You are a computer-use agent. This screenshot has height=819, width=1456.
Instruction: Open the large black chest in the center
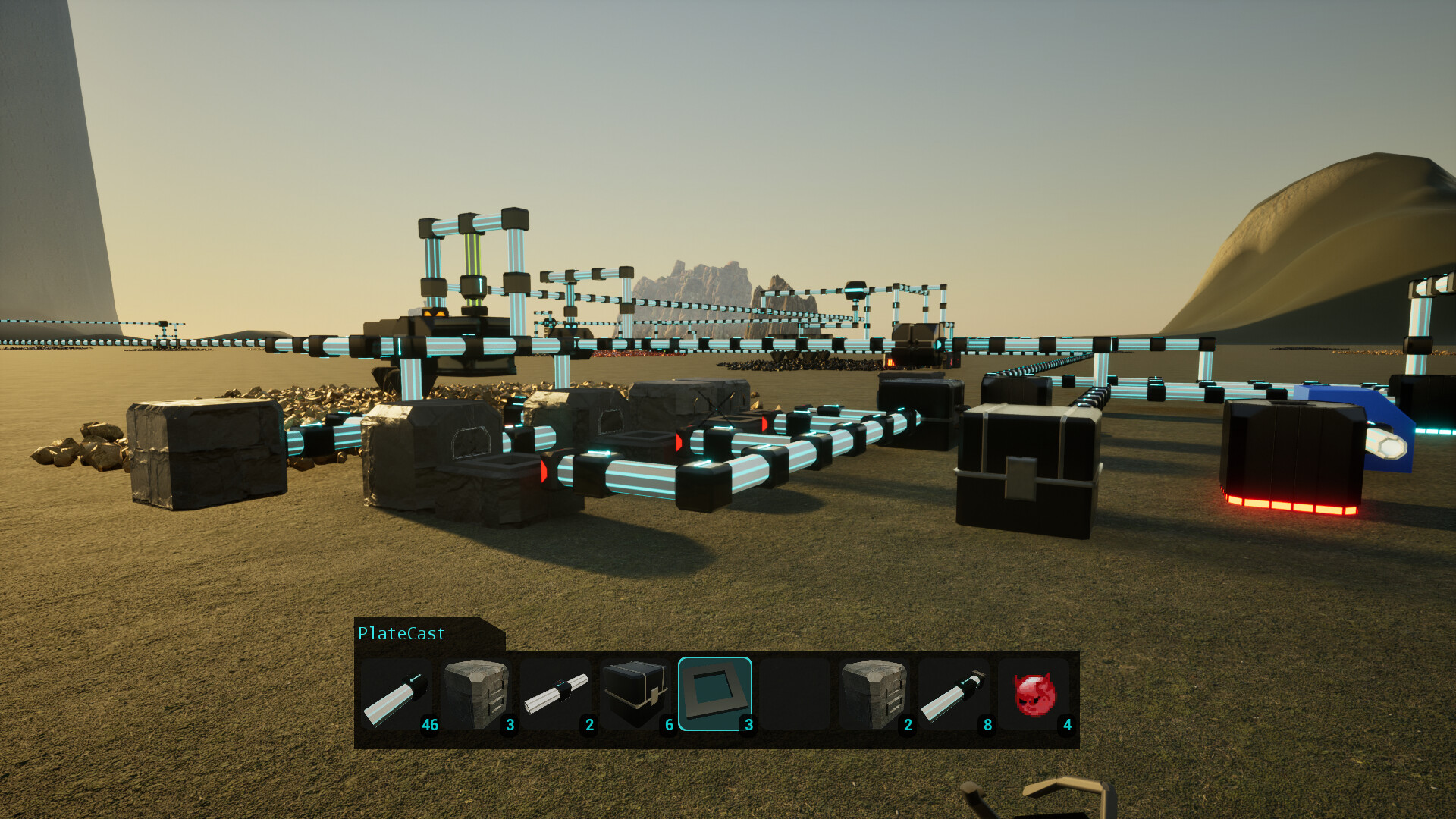tap(1028, 470)
